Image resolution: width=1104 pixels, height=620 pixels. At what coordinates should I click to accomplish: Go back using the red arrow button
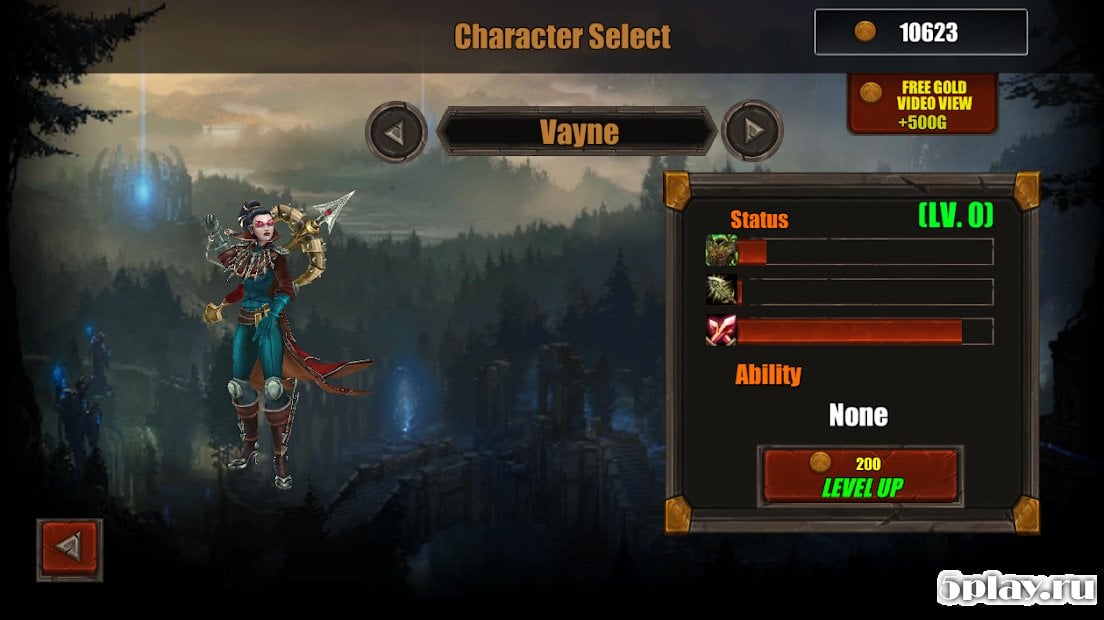[x=69, y=549]
